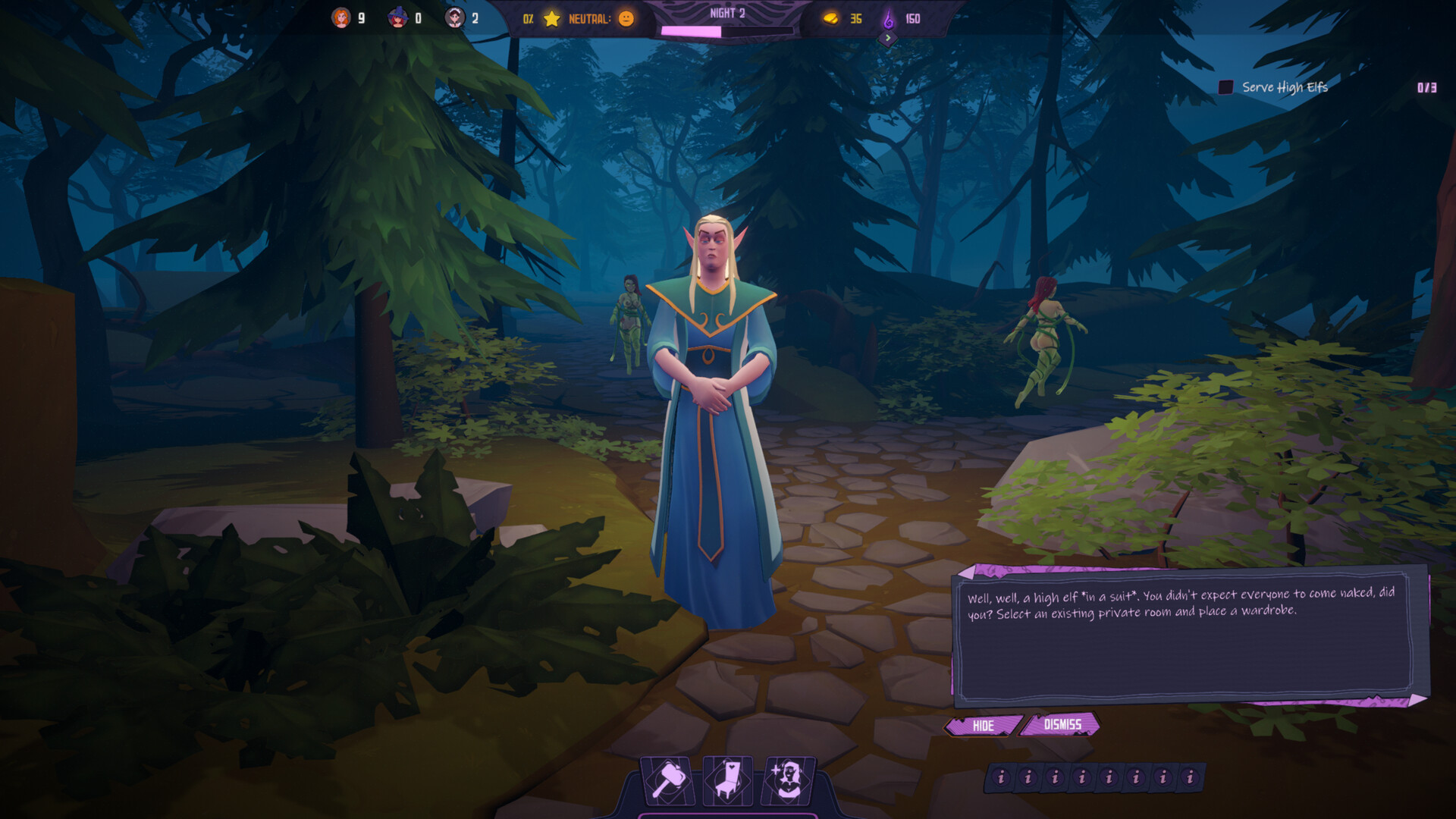Collapse the tutorial message panel
This screenshot has height=819, width=1456.
tap(982, 726)
